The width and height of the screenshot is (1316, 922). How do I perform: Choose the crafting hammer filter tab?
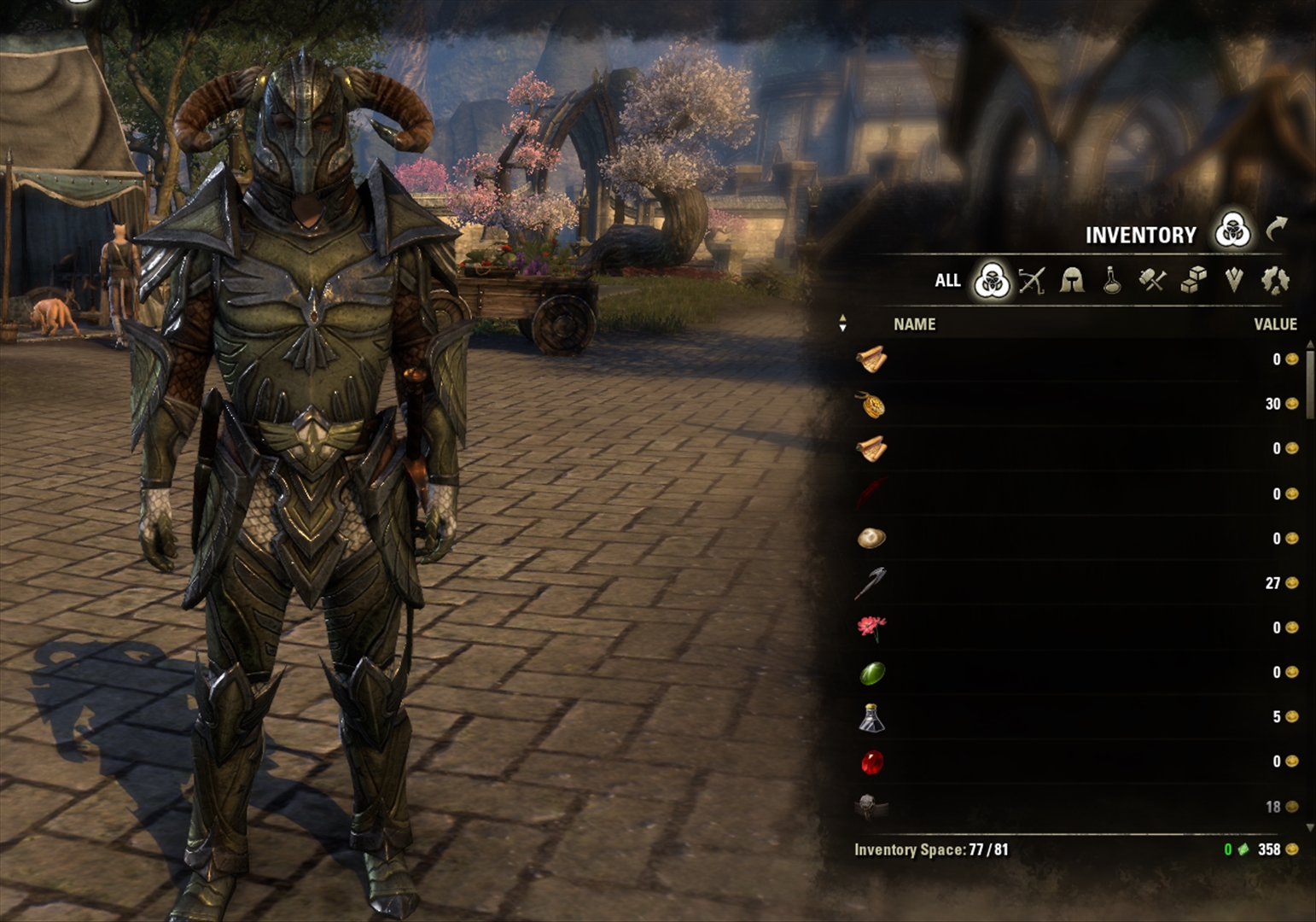click(1152, 280)
